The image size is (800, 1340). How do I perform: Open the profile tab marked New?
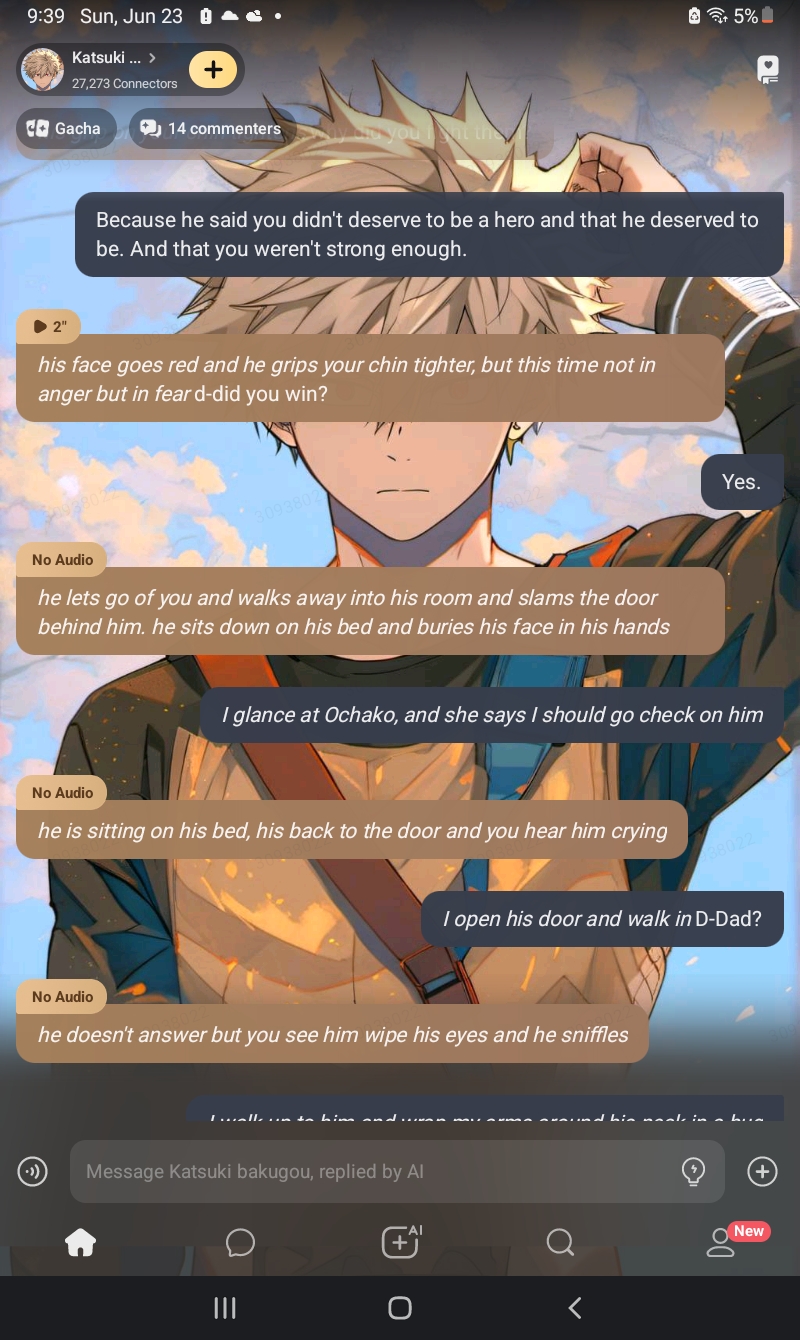tap(720, 1242)
